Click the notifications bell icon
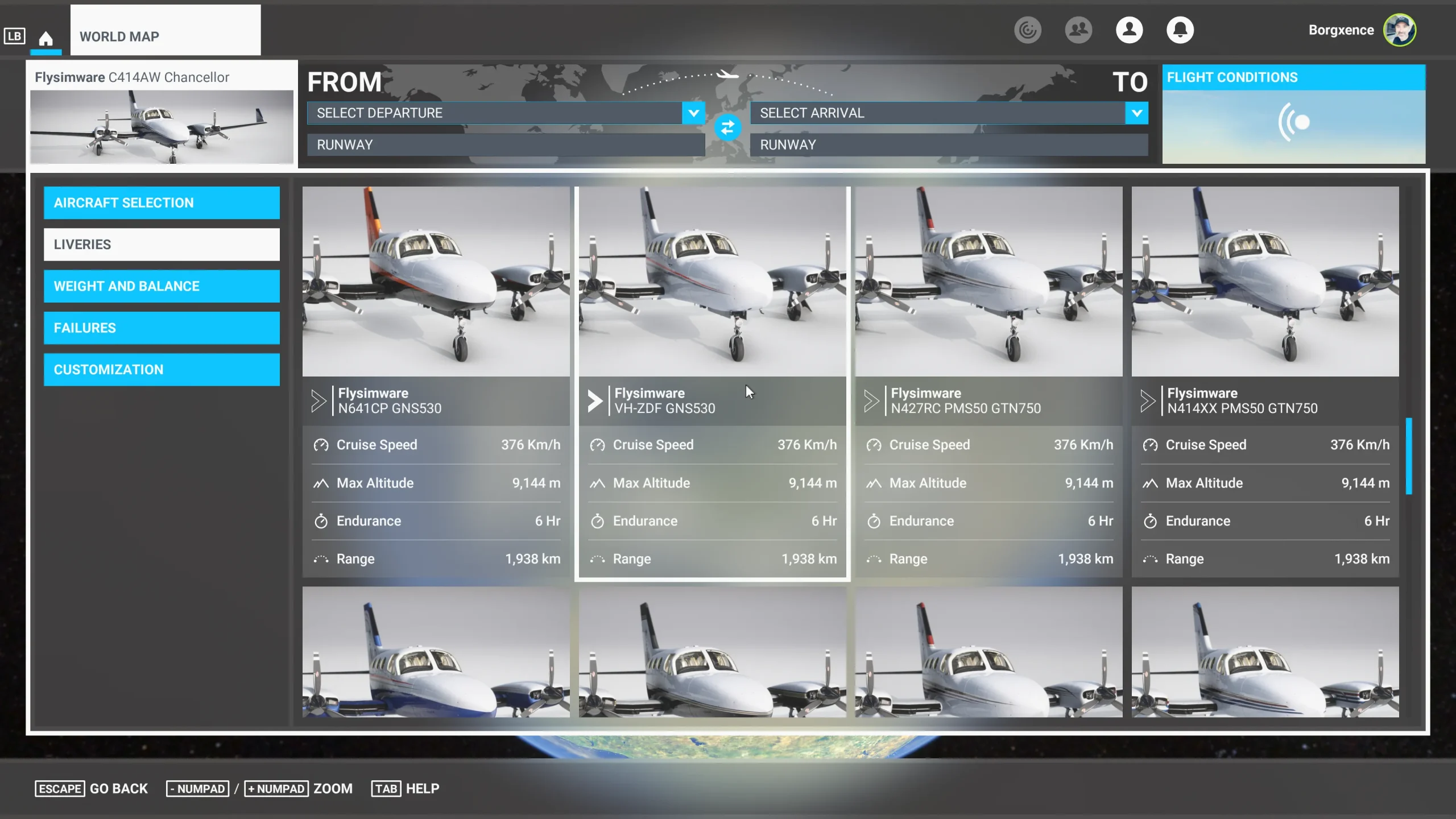This screenshot has height=819, width=1456. (1180, 30)
